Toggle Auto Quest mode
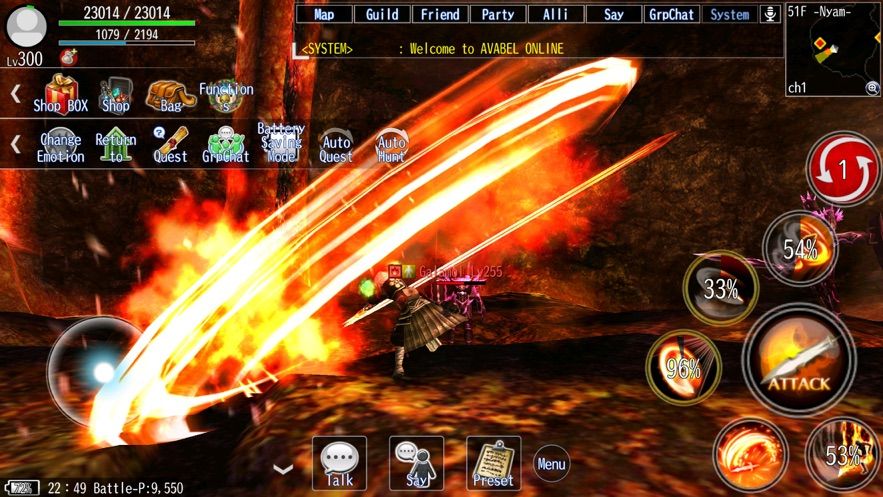The image size is (883, 497). (x=336, y=146)
